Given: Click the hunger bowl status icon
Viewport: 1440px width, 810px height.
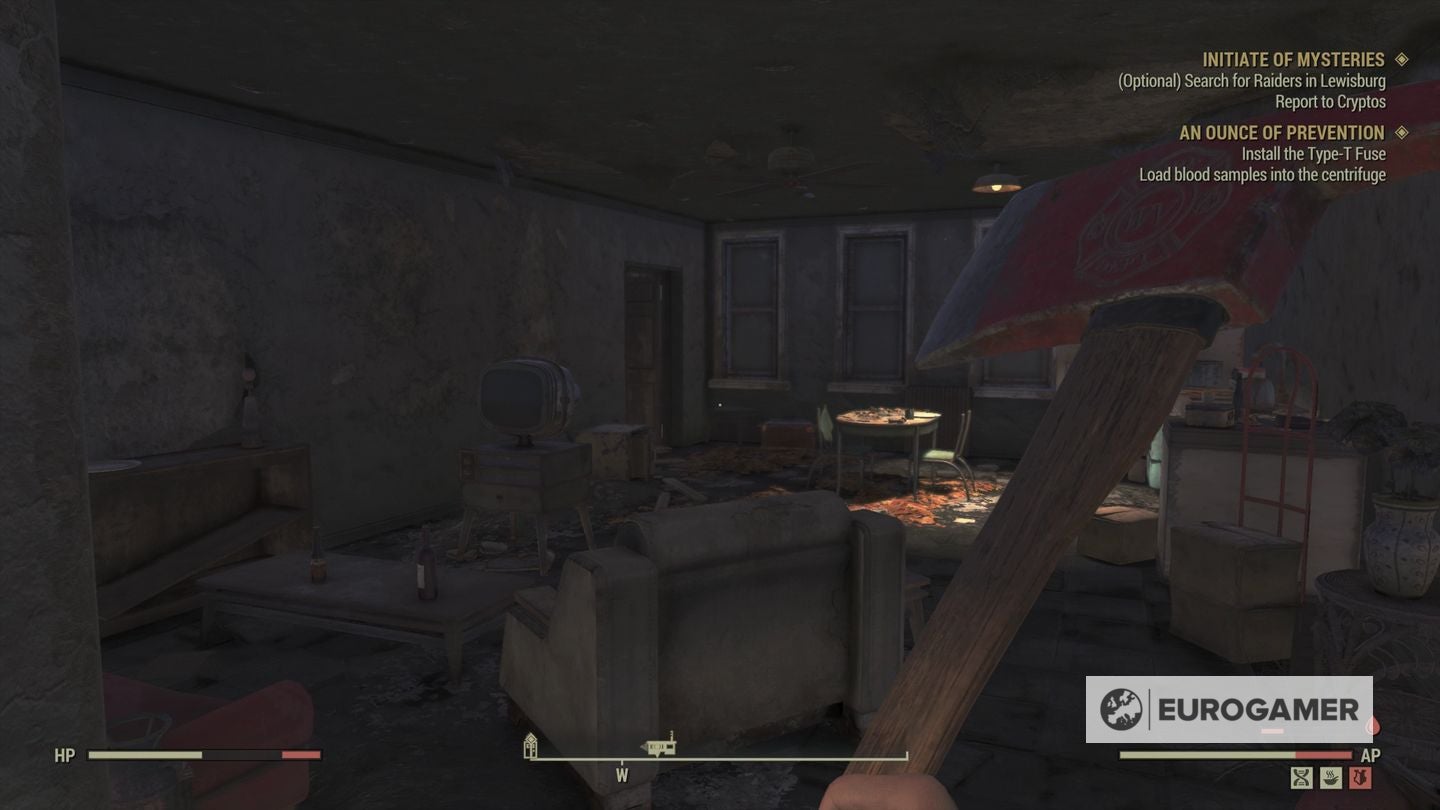Looking at the screenshot, I should click(1332, 778).
